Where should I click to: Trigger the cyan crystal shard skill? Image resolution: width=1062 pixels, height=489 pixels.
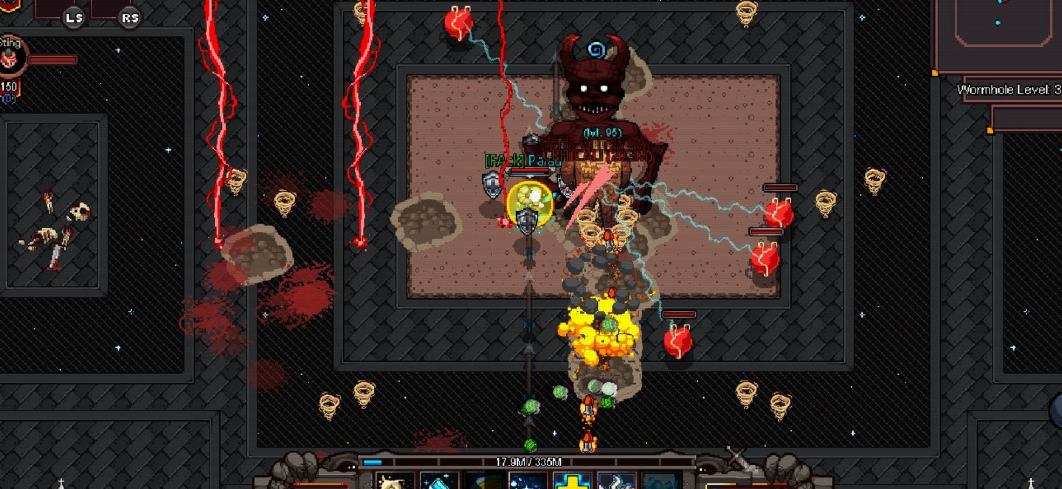[438, 482]
